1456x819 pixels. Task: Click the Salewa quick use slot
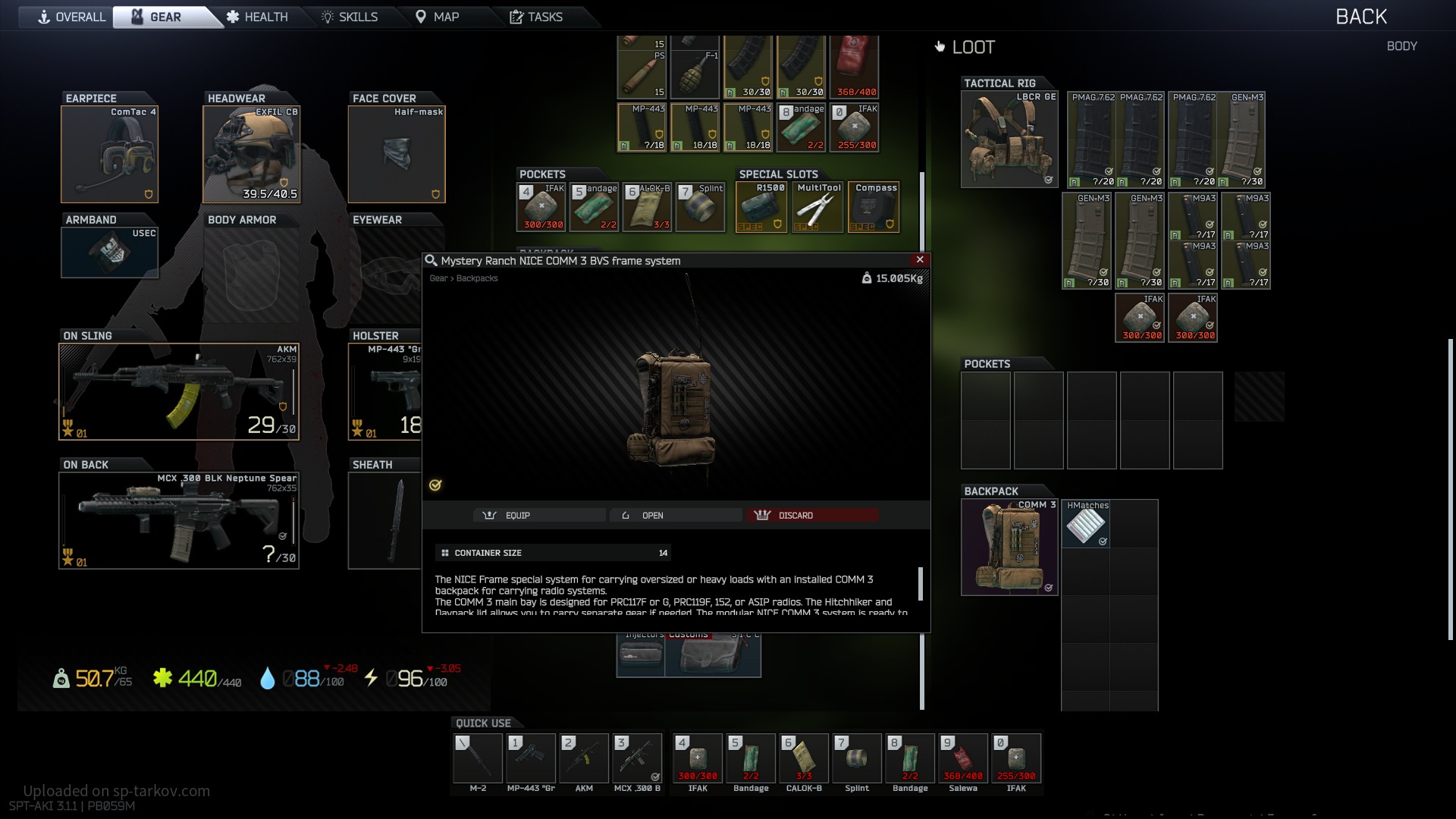click(963, 758)
